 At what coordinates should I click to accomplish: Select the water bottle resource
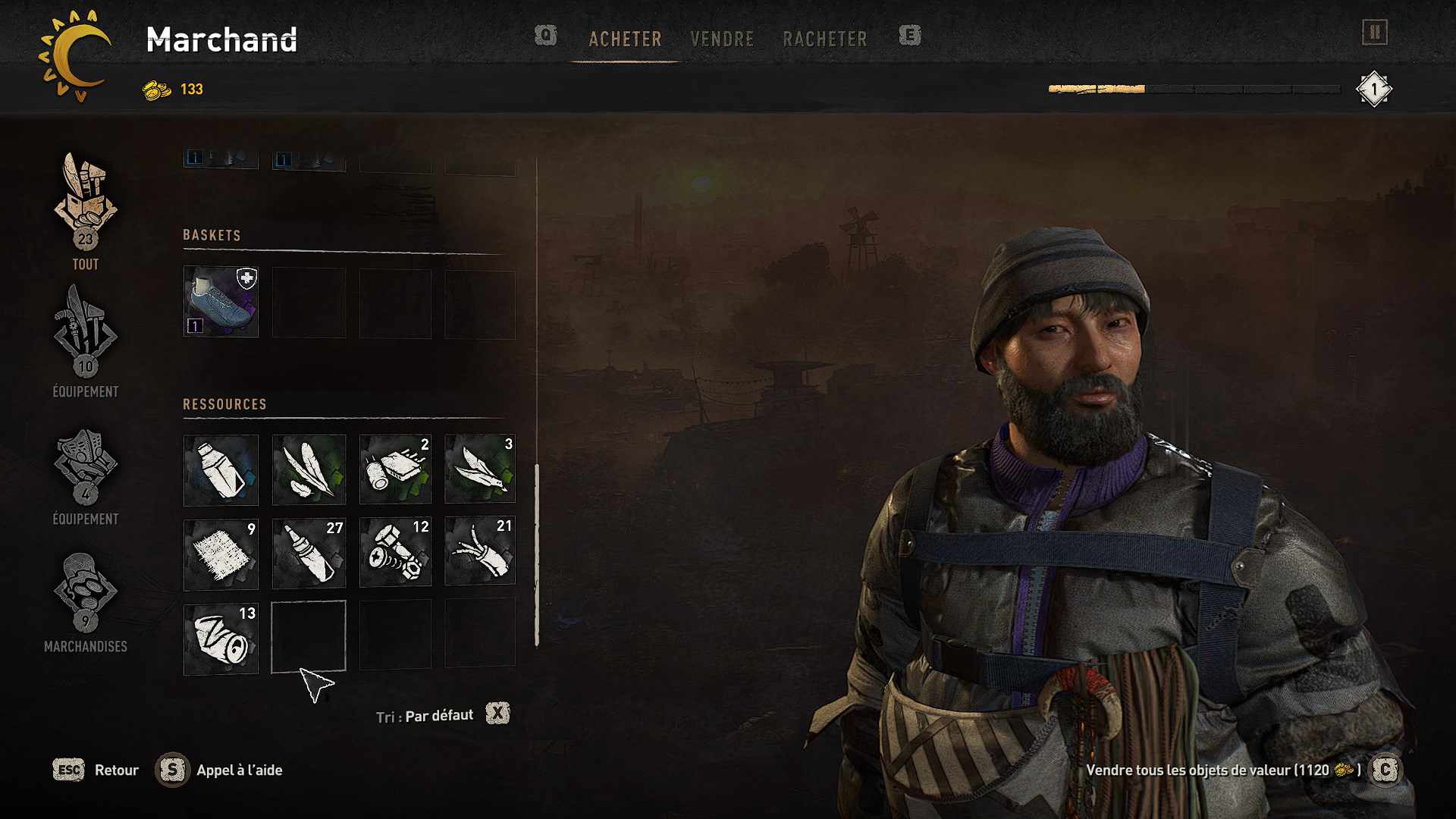[x=221, y=470]
